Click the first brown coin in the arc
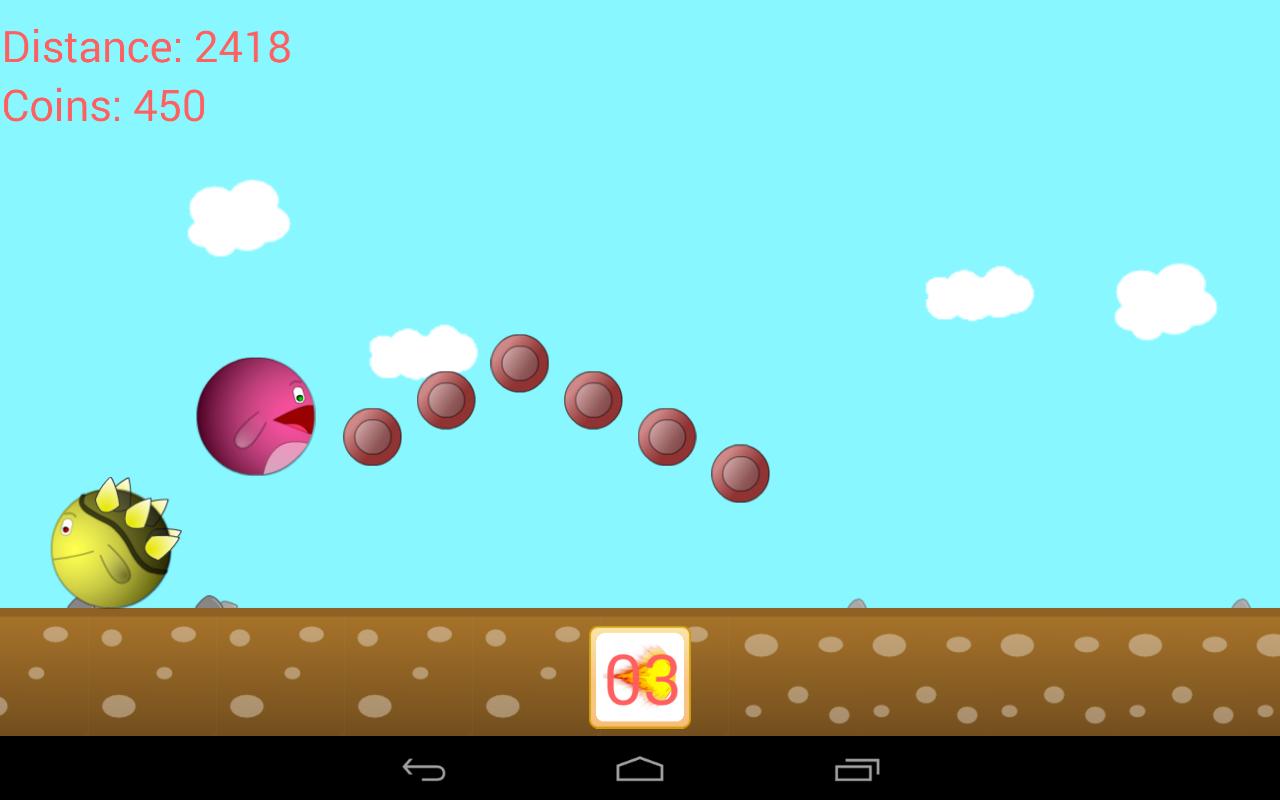This screenshot has width=1280, height=800. point(374,438)
